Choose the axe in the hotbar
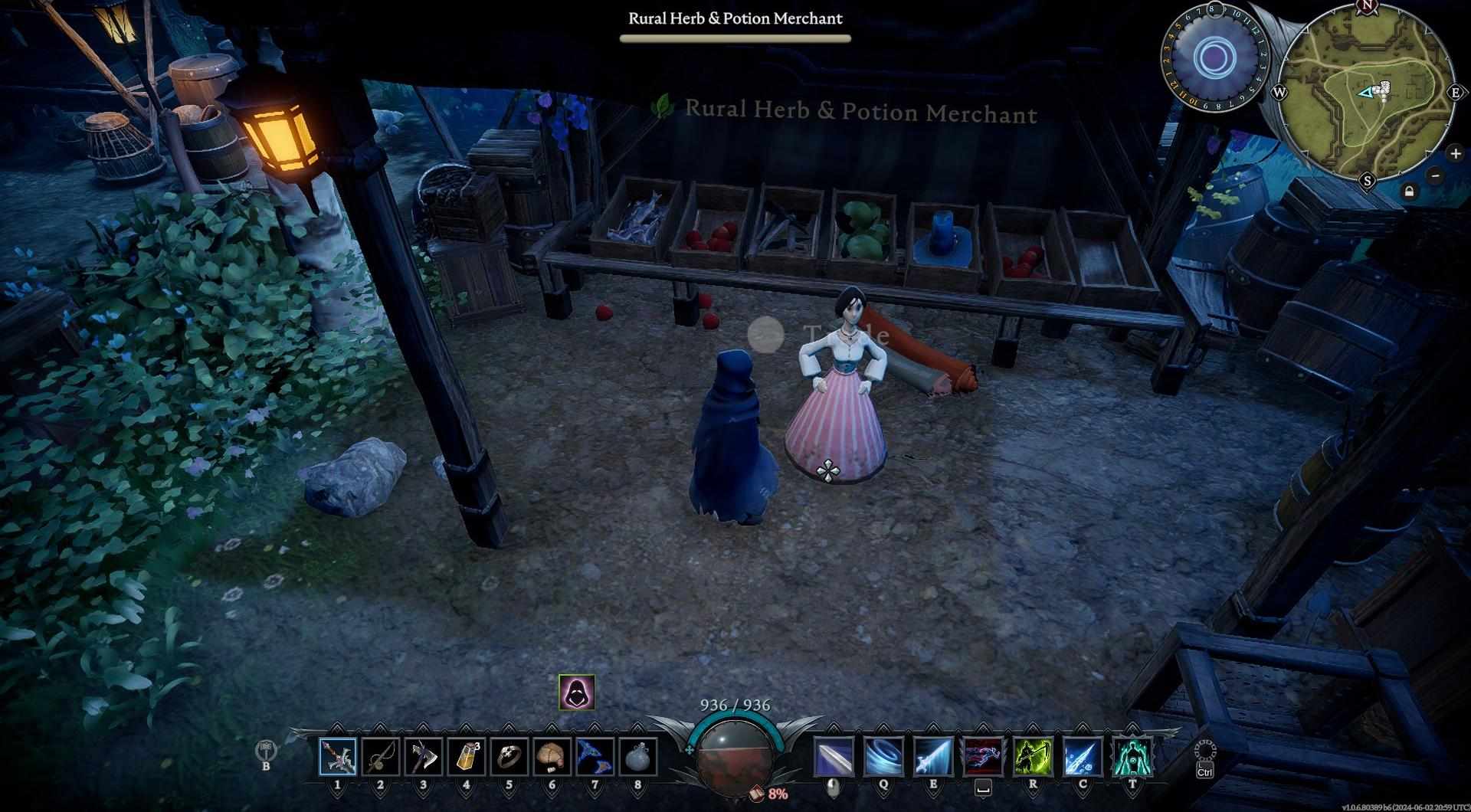 tap(424, 758)
